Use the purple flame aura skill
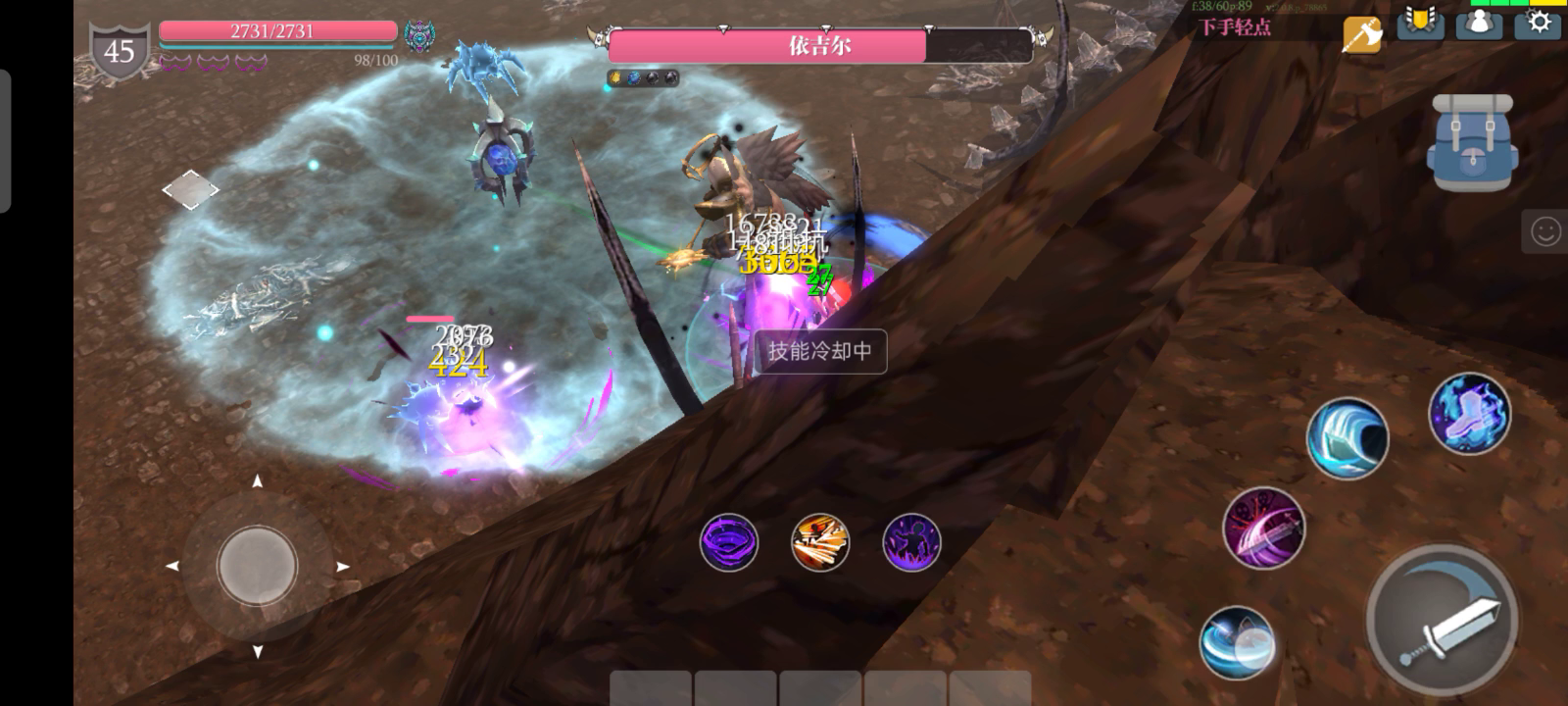The height and width of the screenshot is (706, 1568). coord(911,542)
